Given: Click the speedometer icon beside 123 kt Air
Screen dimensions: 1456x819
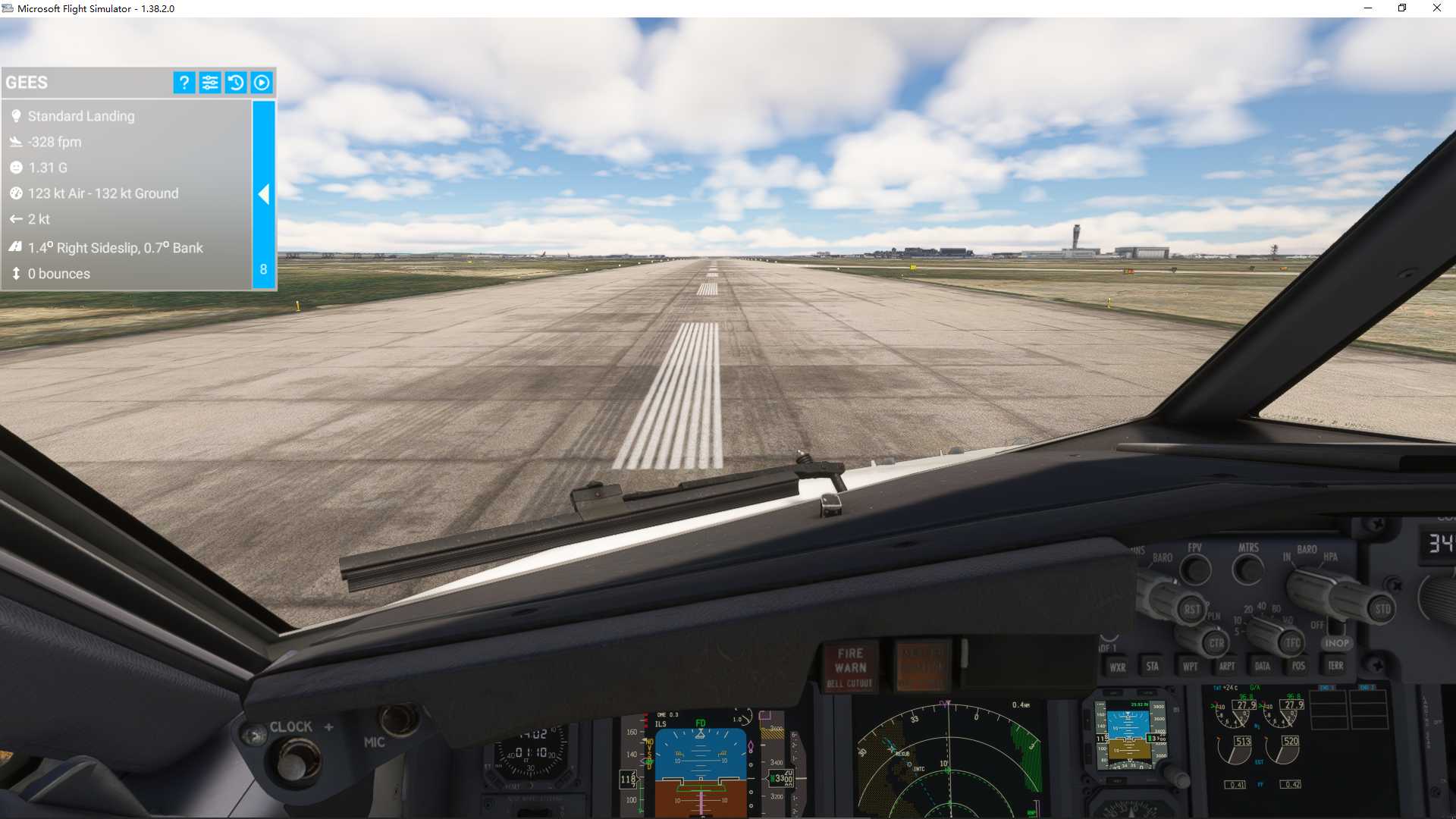Looking at the screenshot, I should click(15, 193).
